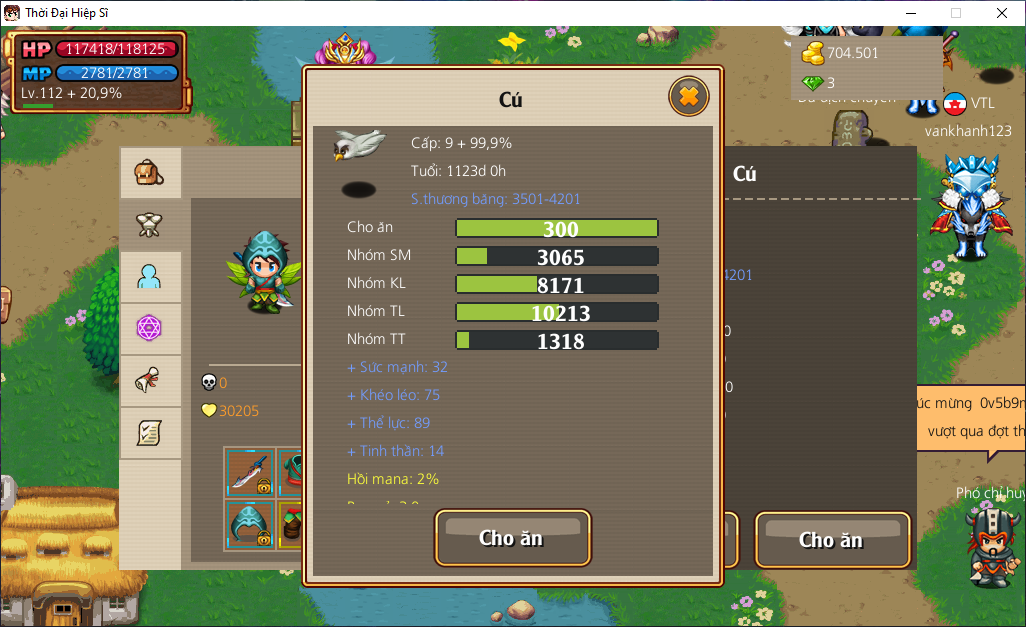Viewport: 1026px width, 627px height.
Task: Click the owl pet portrait
Action: click(x=359, y=147)
